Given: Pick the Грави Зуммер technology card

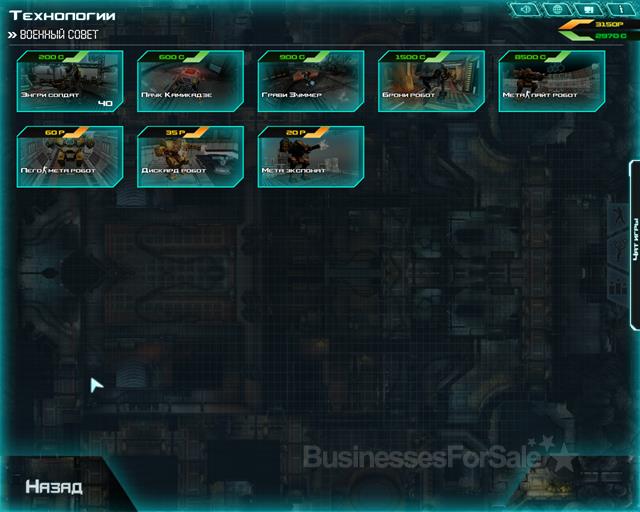Looking at the screenshot, I should coord(310,81).
